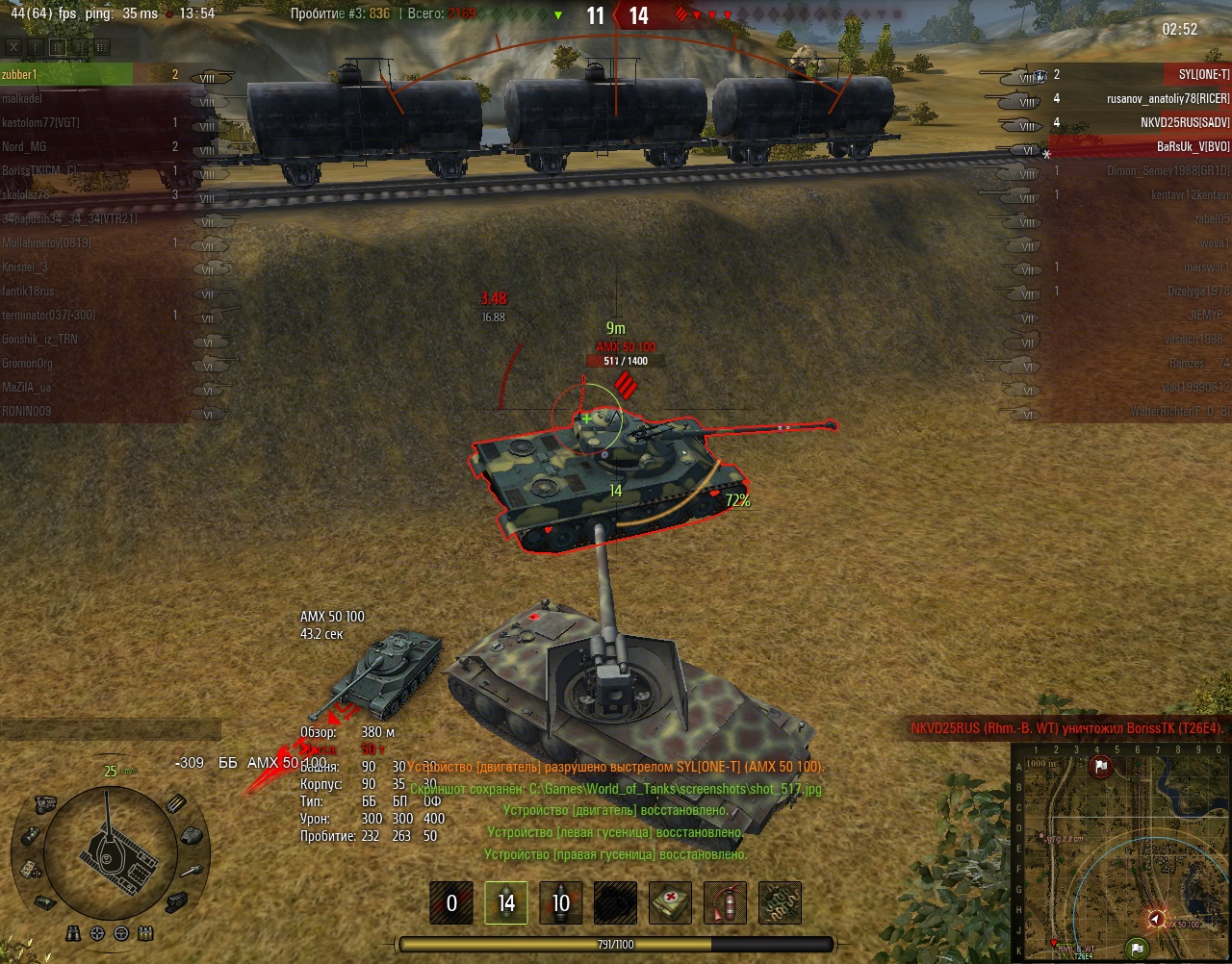
Task: Select the depleted shell slot showing 0
Action: click(x=451, y=902)
